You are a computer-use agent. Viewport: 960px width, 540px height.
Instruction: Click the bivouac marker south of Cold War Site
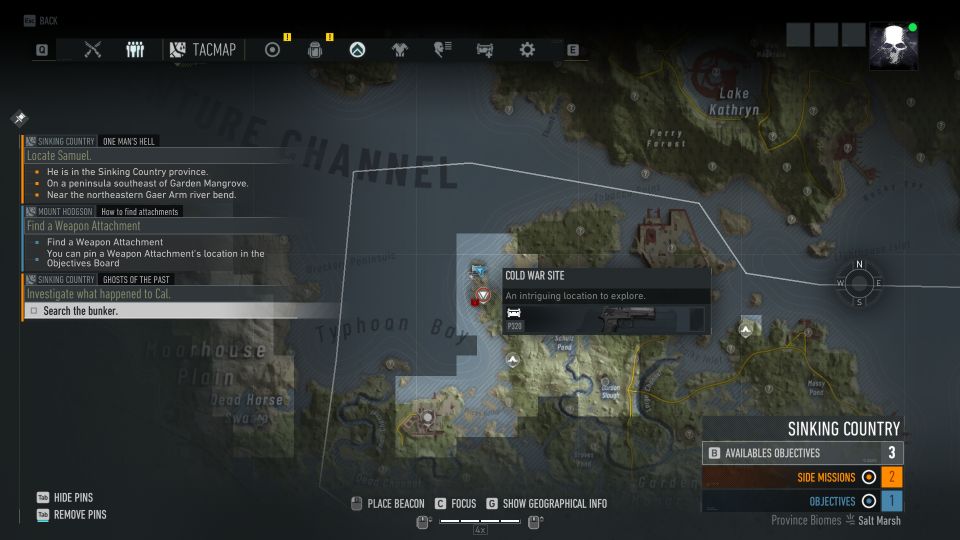coord(513,359)
